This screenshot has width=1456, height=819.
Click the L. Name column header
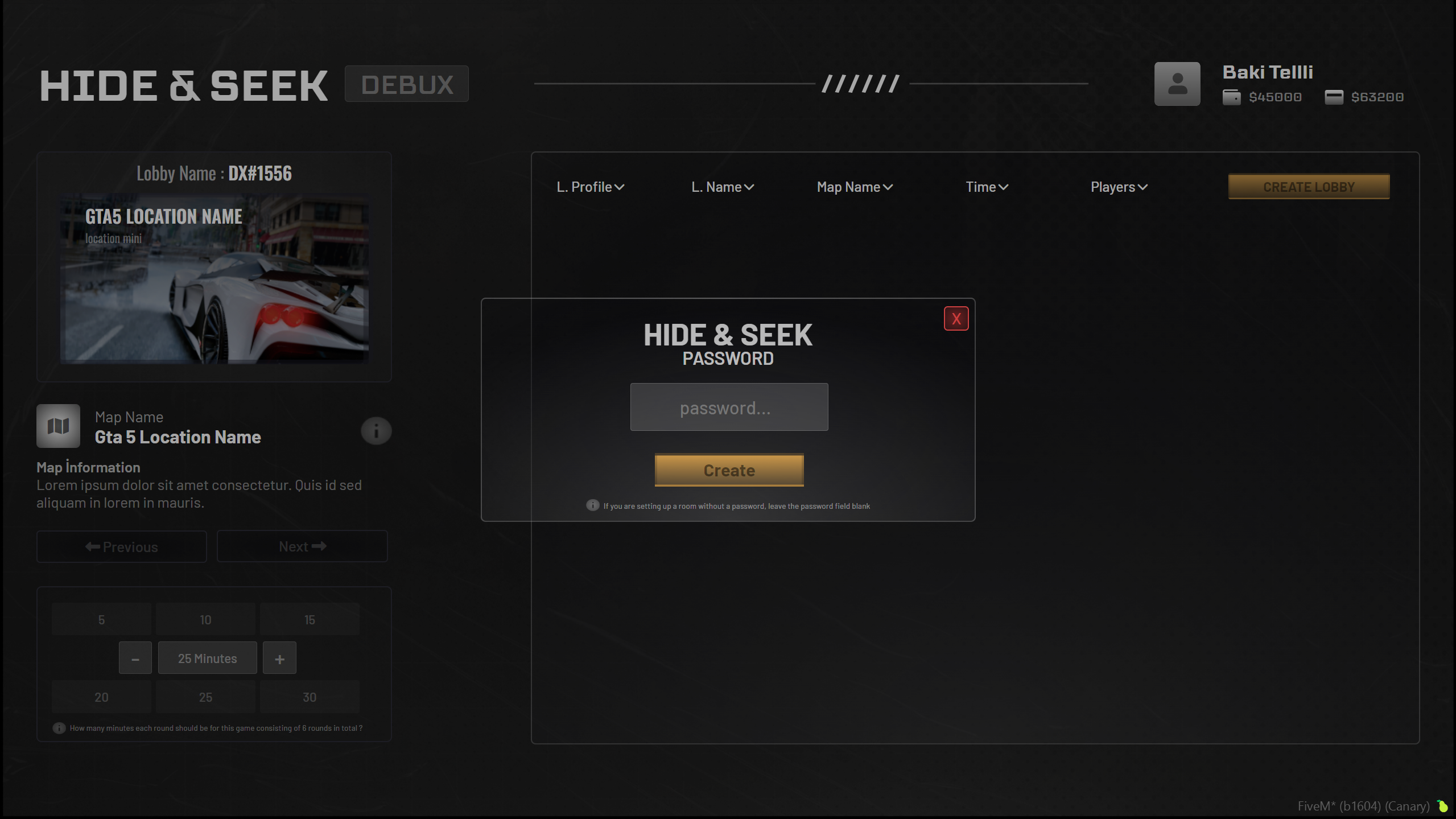point(721,186)
